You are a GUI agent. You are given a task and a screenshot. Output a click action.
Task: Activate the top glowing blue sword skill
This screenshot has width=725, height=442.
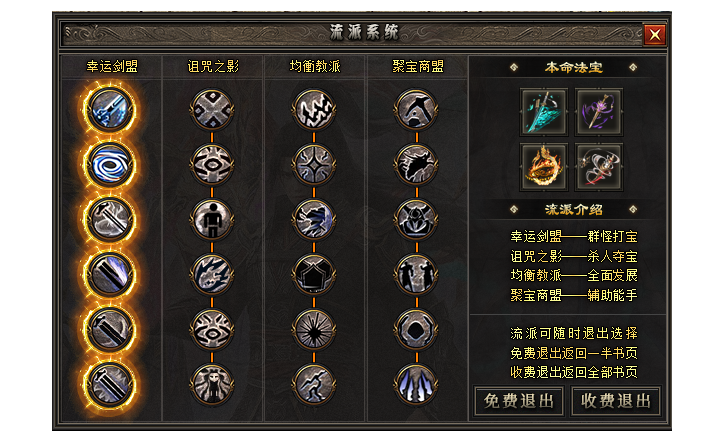click(x=106, y=108)
